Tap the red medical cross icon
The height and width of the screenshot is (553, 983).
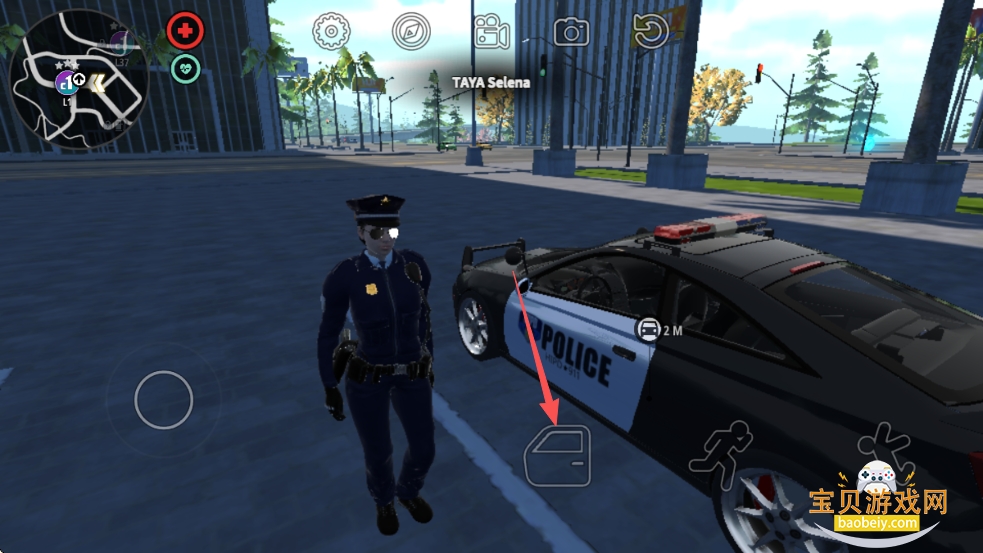tap(185, 31)
